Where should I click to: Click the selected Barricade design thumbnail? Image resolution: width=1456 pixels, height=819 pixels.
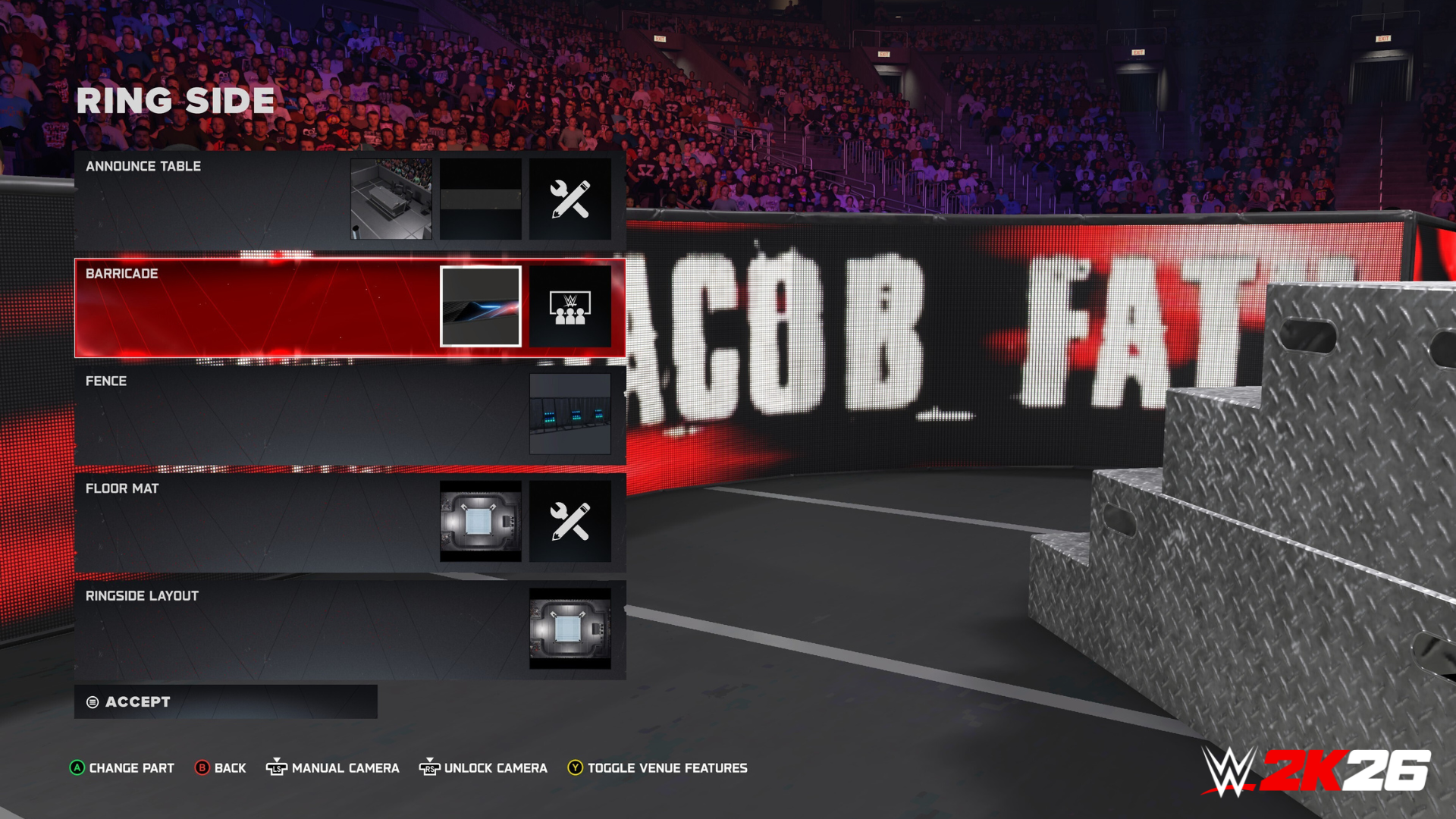coord(480,307)
